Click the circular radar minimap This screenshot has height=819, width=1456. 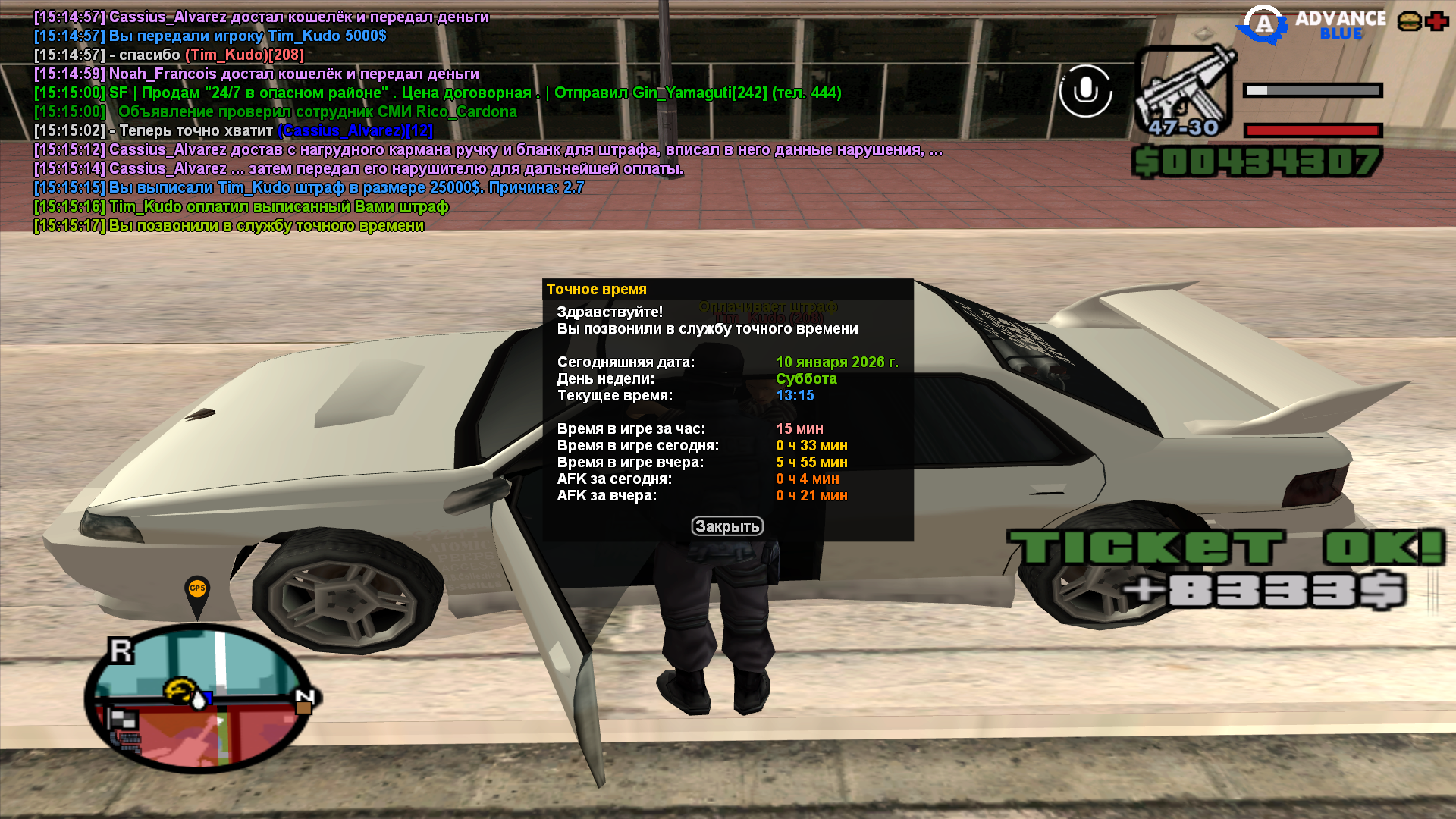coord(199,698)
